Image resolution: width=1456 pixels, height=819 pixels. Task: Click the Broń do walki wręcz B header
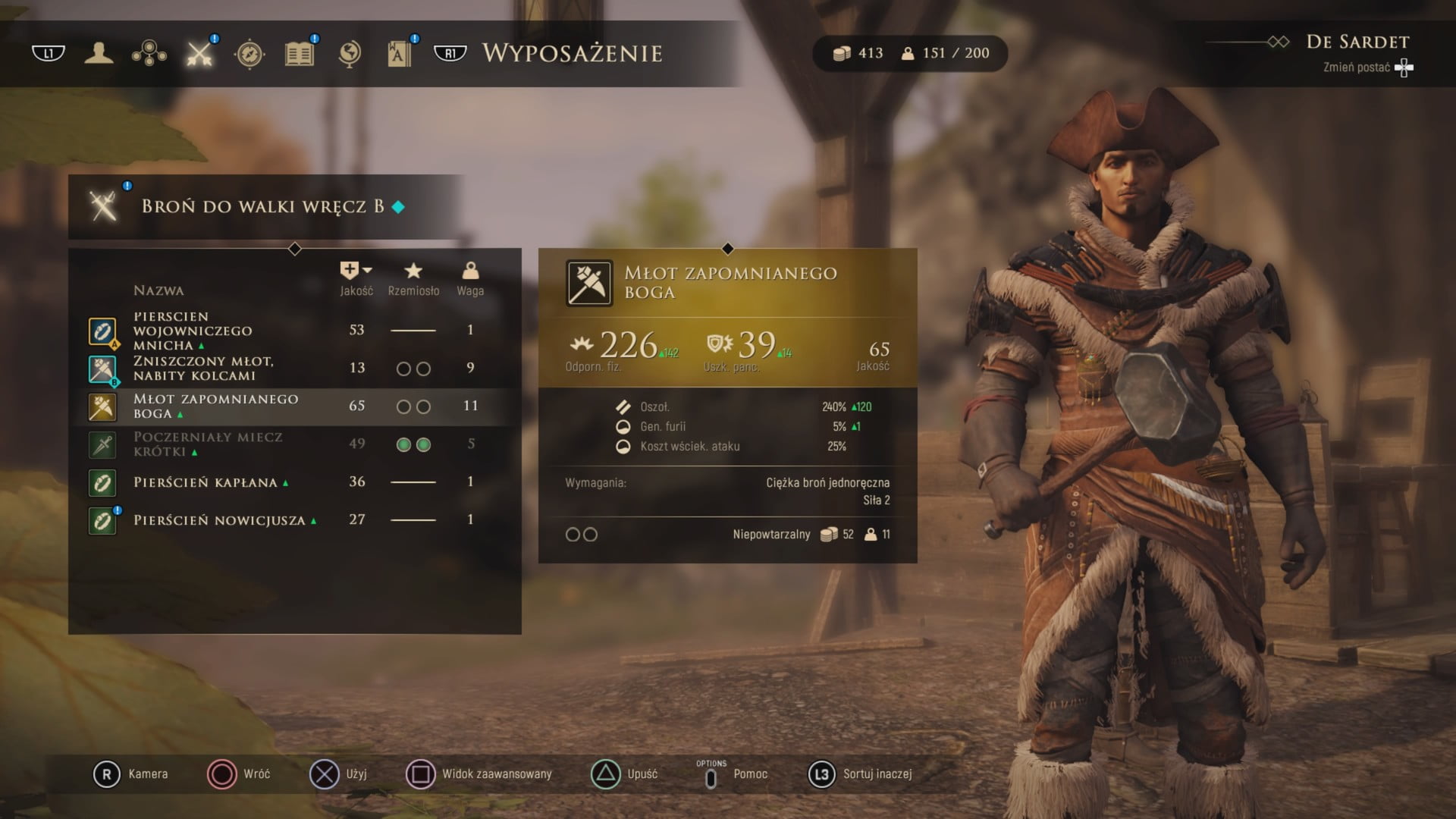pyautogui.click(x=263, y=206)
